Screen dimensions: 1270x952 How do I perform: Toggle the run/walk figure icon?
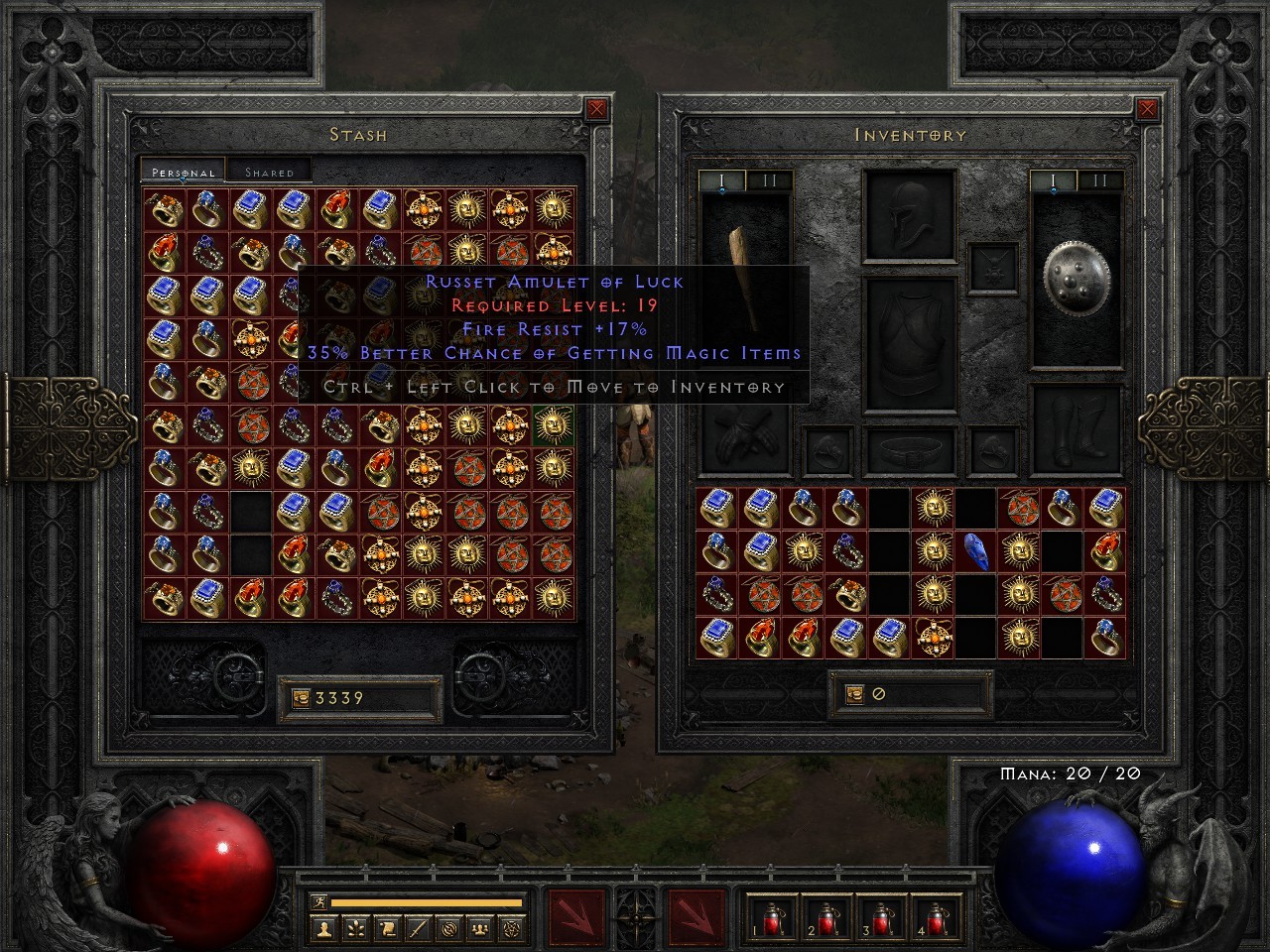(x=319, y=903)
